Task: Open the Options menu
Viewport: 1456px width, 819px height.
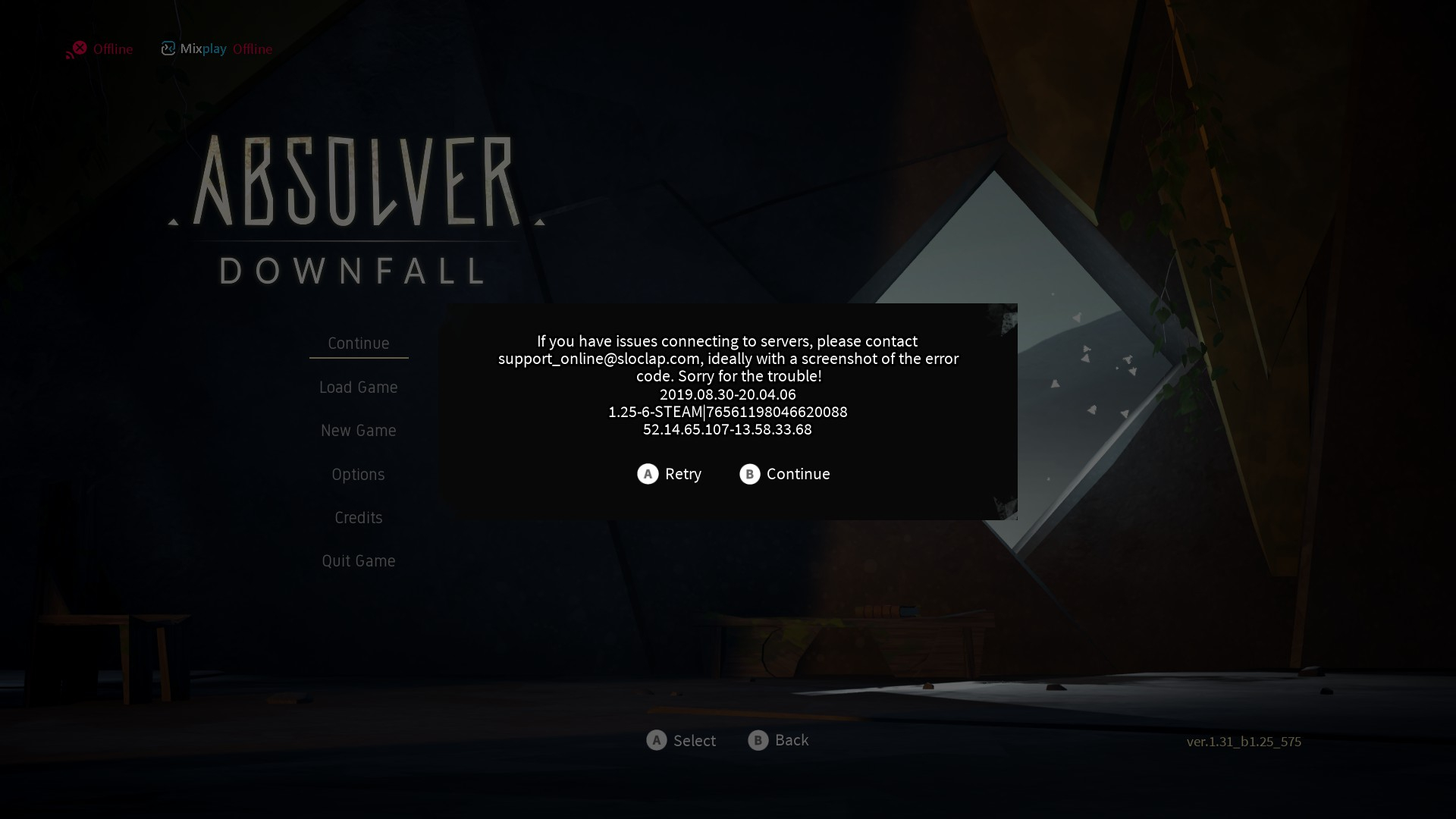Action: pos(358,475)
